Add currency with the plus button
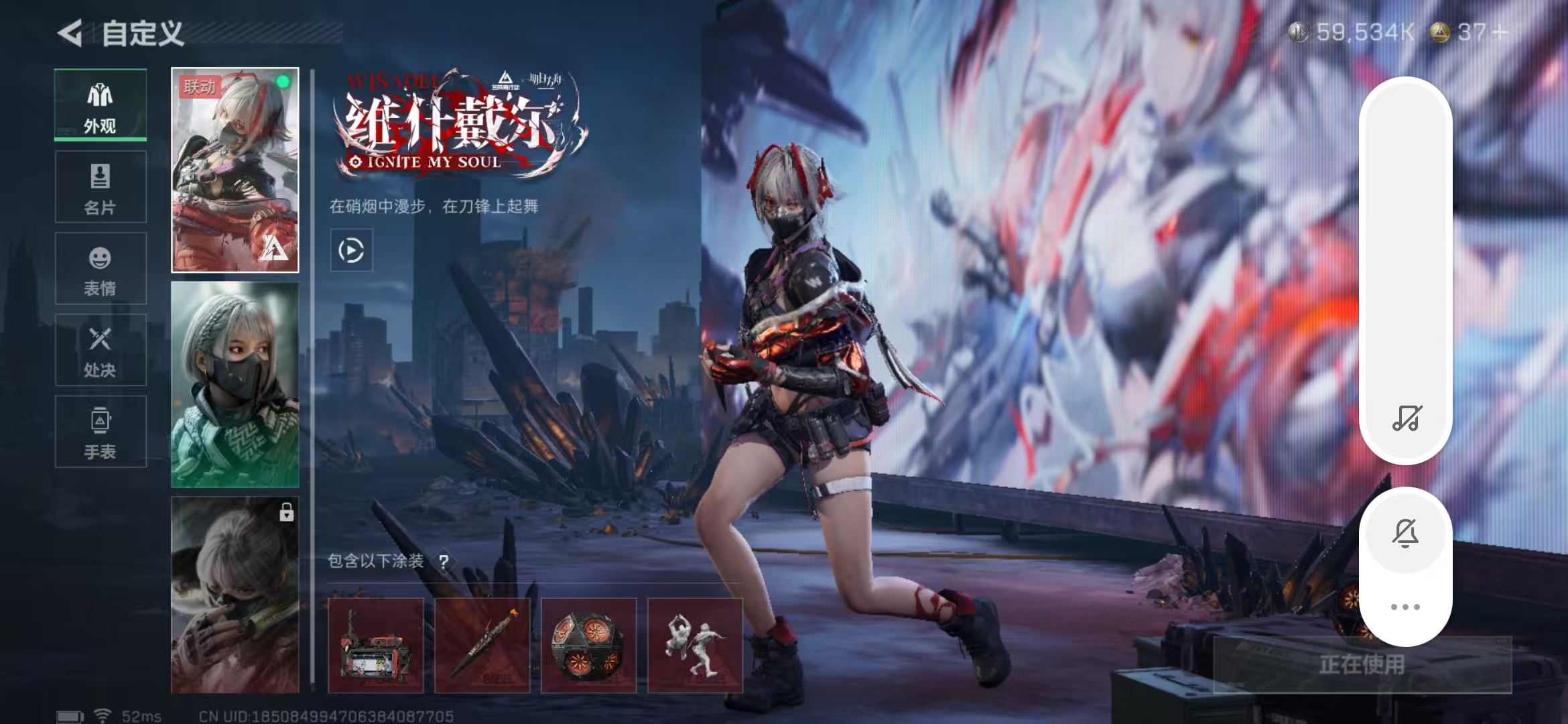The width and height of the screenshot is (1568, 724). [x=1500, y=32]
